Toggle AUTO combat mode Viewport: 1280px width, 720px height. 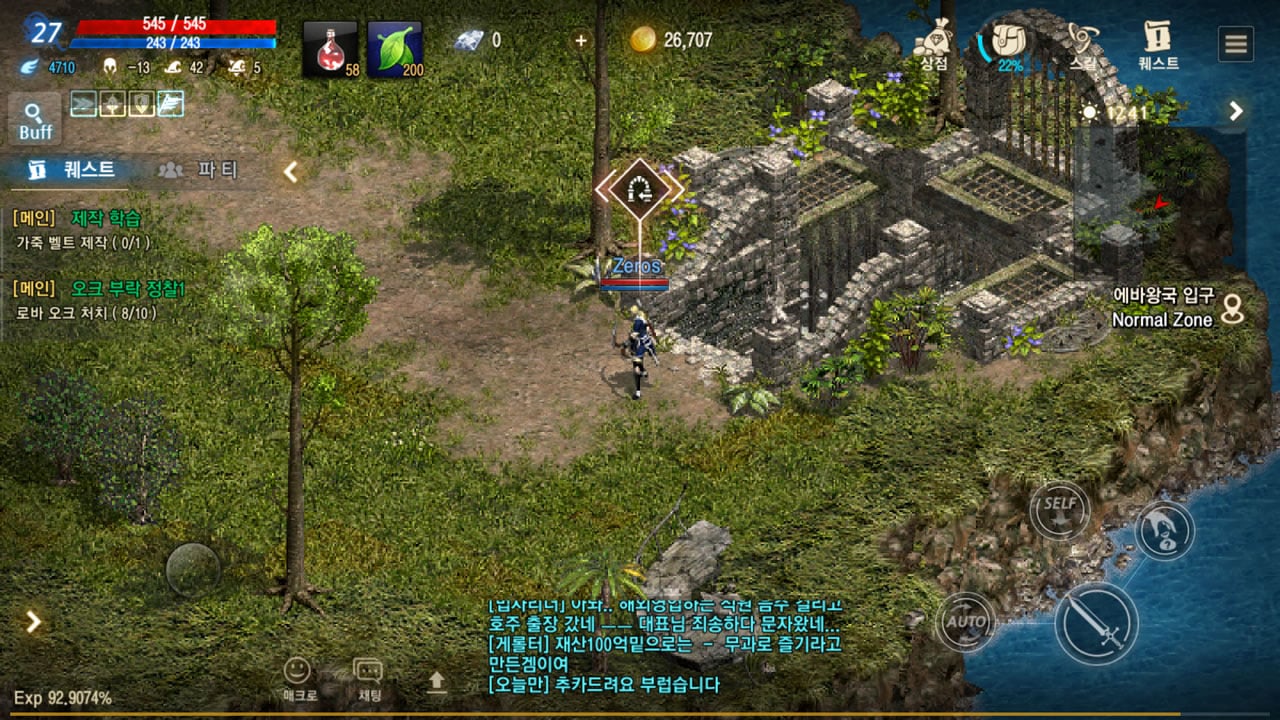click(966, 622)
